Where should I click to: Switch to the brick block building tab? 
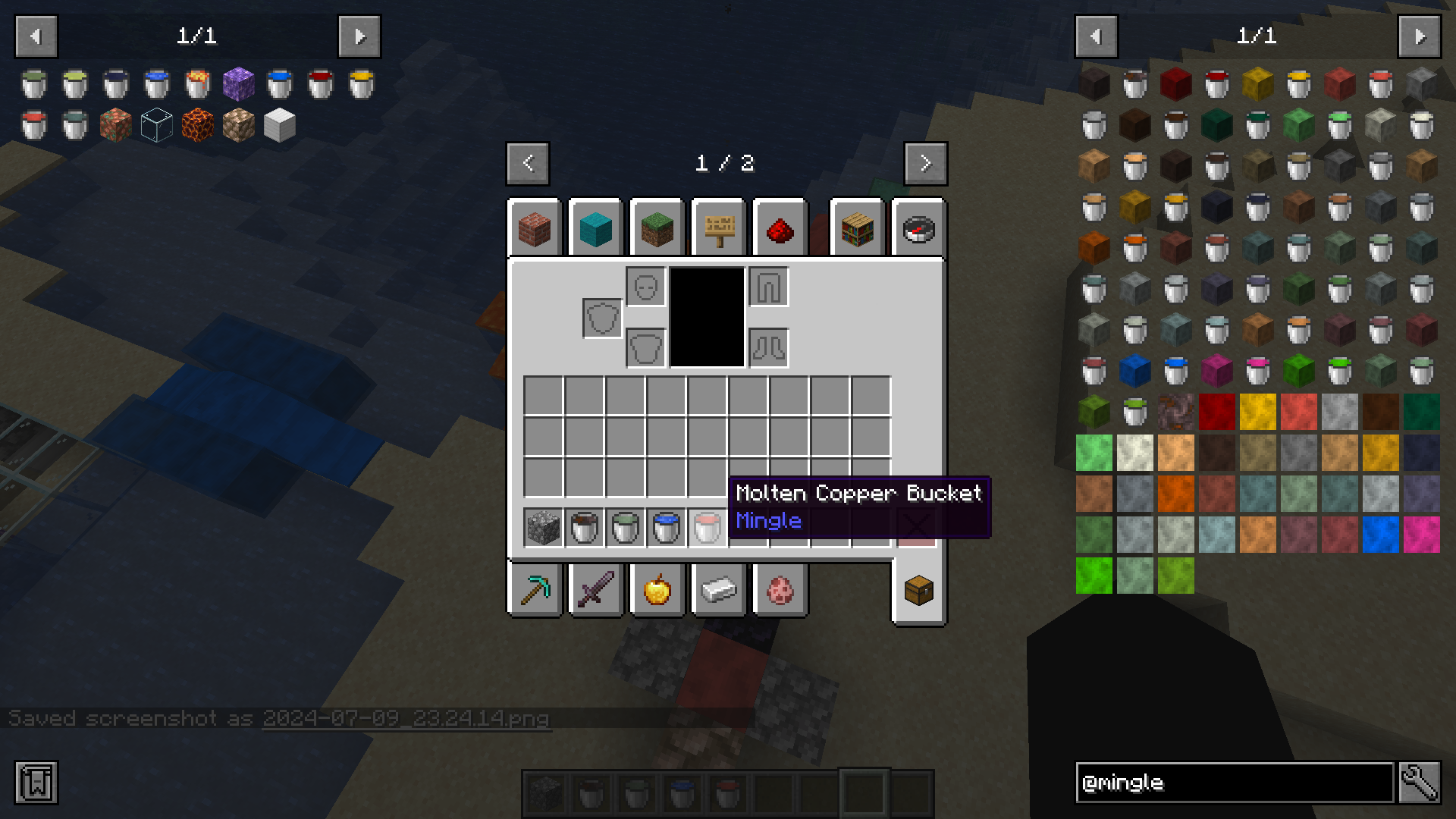(533, 227)
